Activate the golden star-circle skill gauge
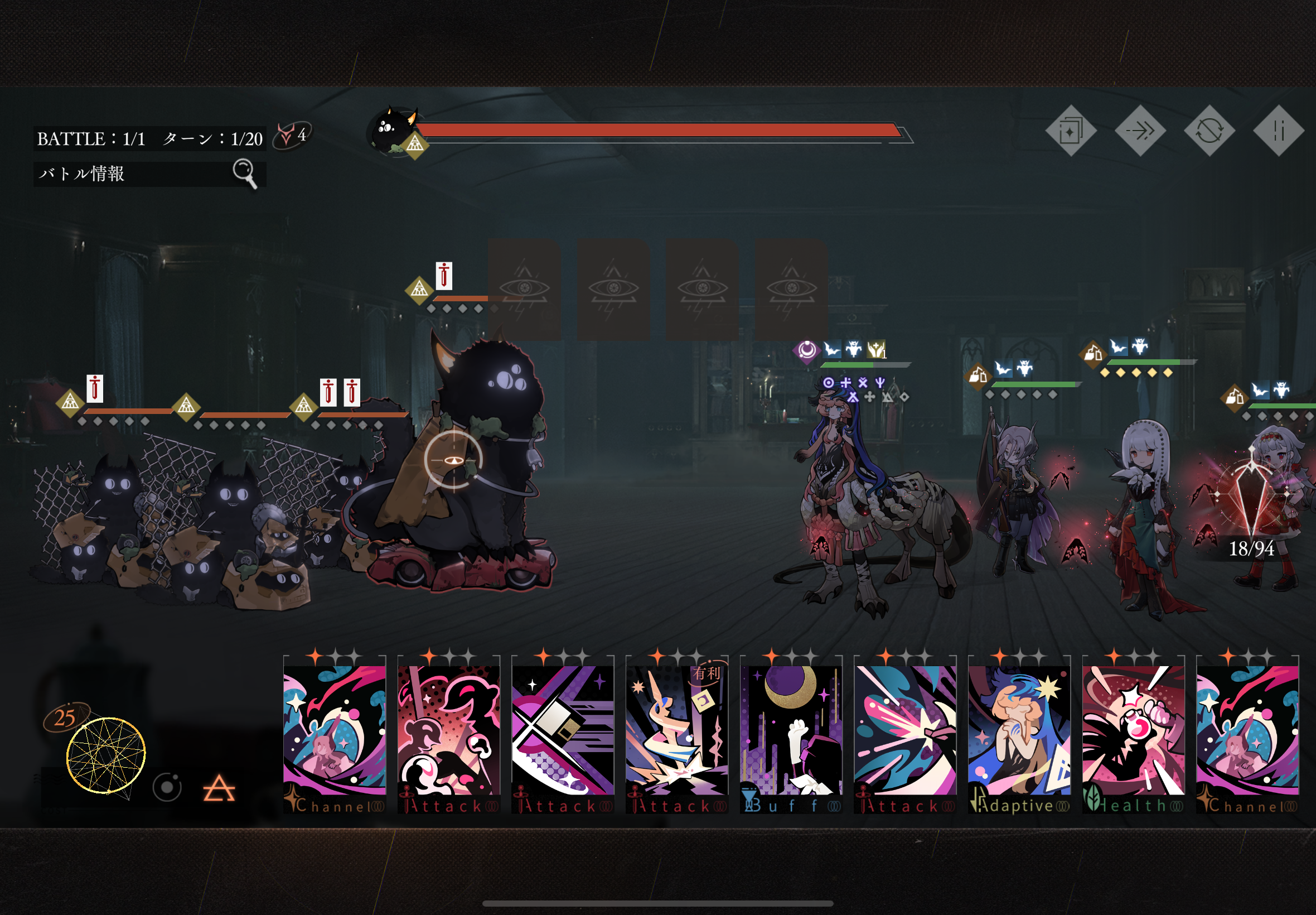Viewport: 1316px width, 915px height. coord(106,755)
